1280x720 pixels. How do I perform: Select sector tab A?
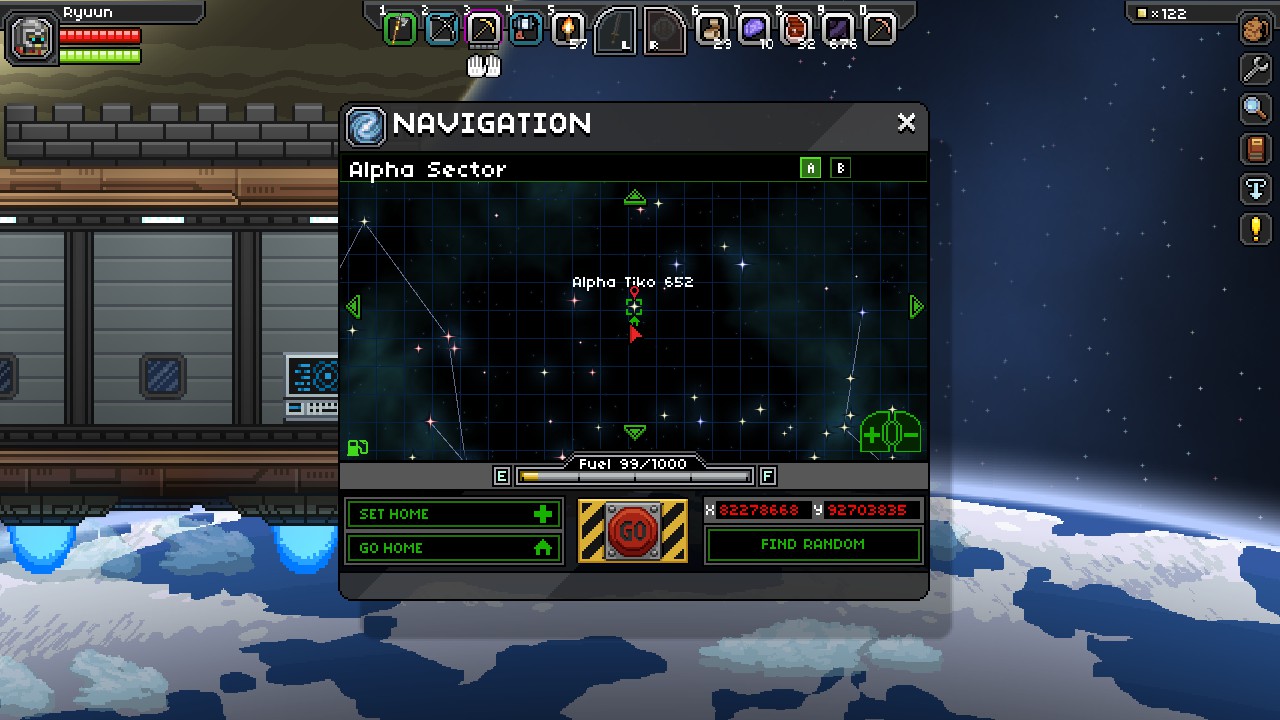click(x=810, y=168)
